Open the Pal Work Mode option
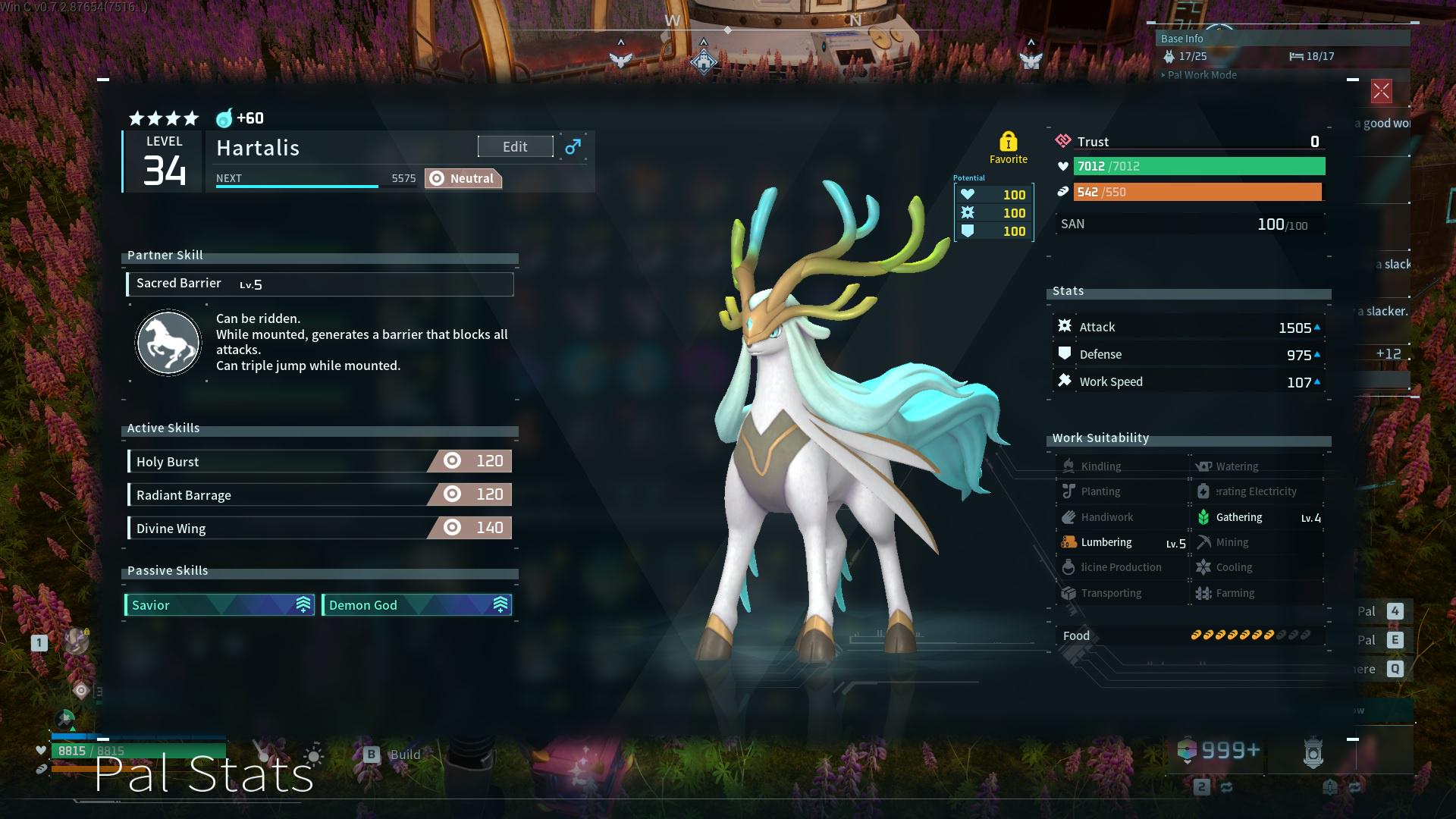Screen dimensions: 1456x819 tap(1201, 75)
